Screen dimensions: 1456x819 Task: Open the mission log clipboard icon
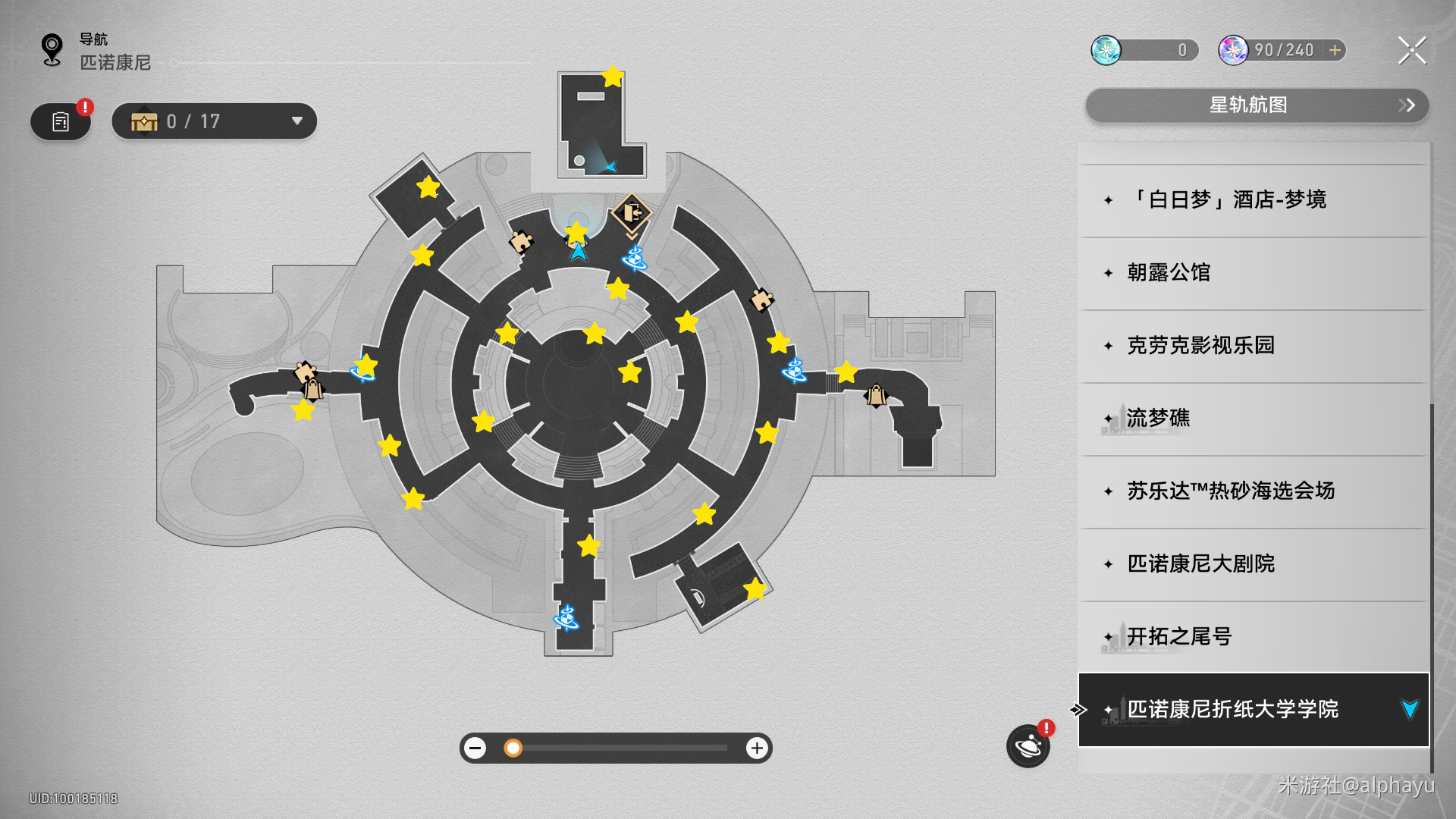(x=61, y=121)
